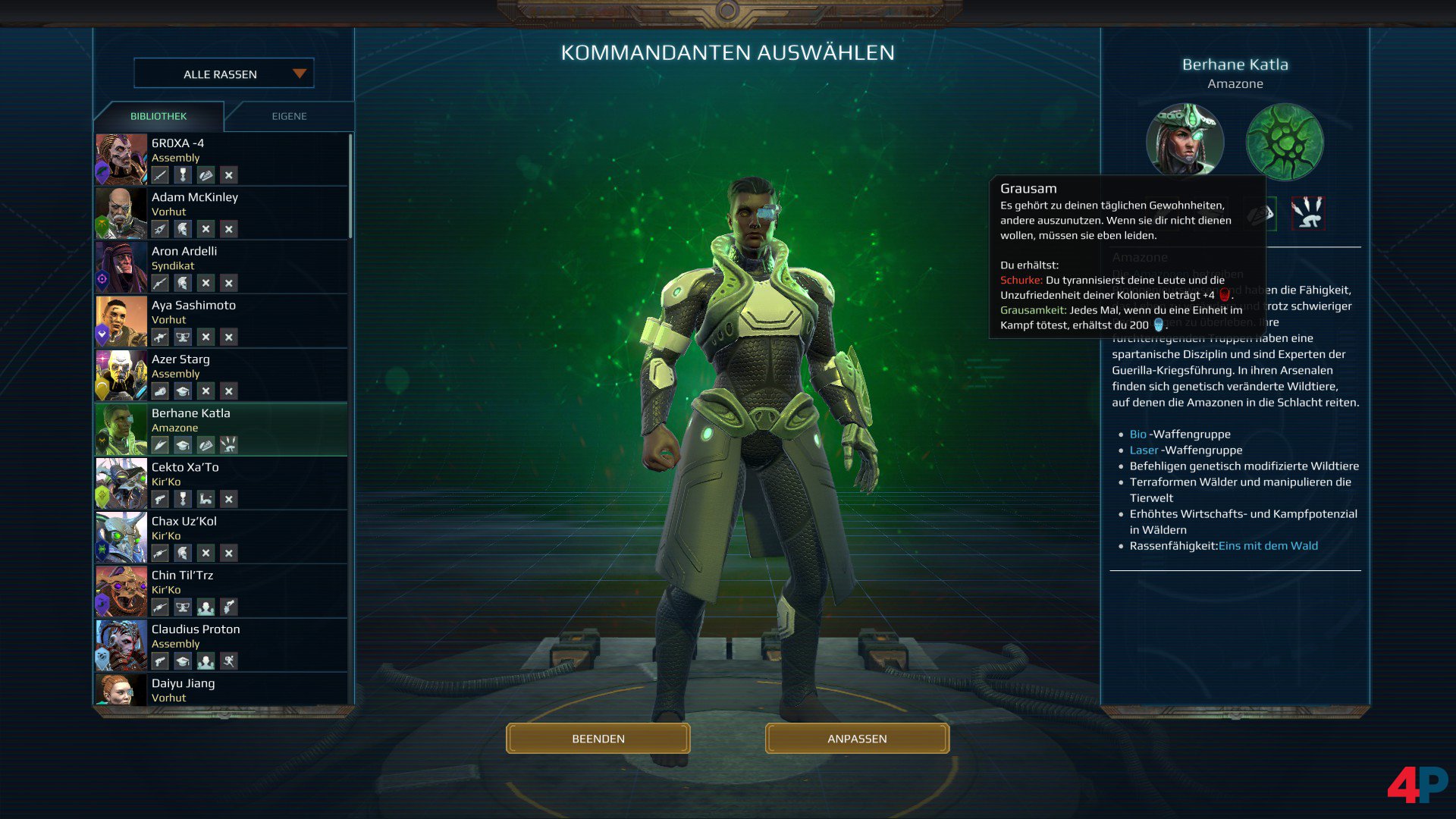1456x819 pixels.
Task: Select the pistol trait icon under Aya Sashimoto
Action: pos(160,337)
